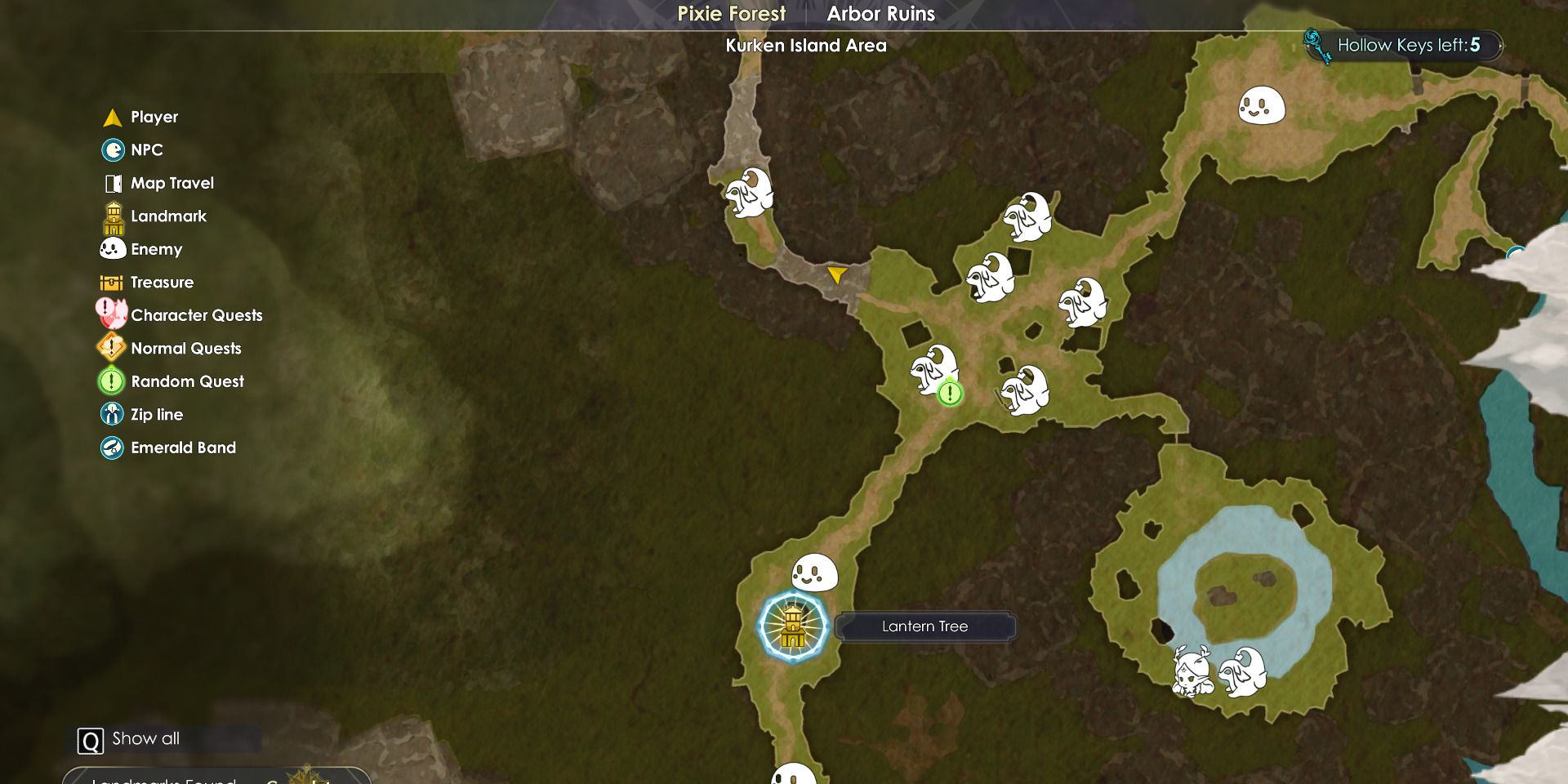Open the Arbor Ruins map tab
The height and width of the screenshot is (784, 1568).
pyautogui.click(x=880, y=14)
